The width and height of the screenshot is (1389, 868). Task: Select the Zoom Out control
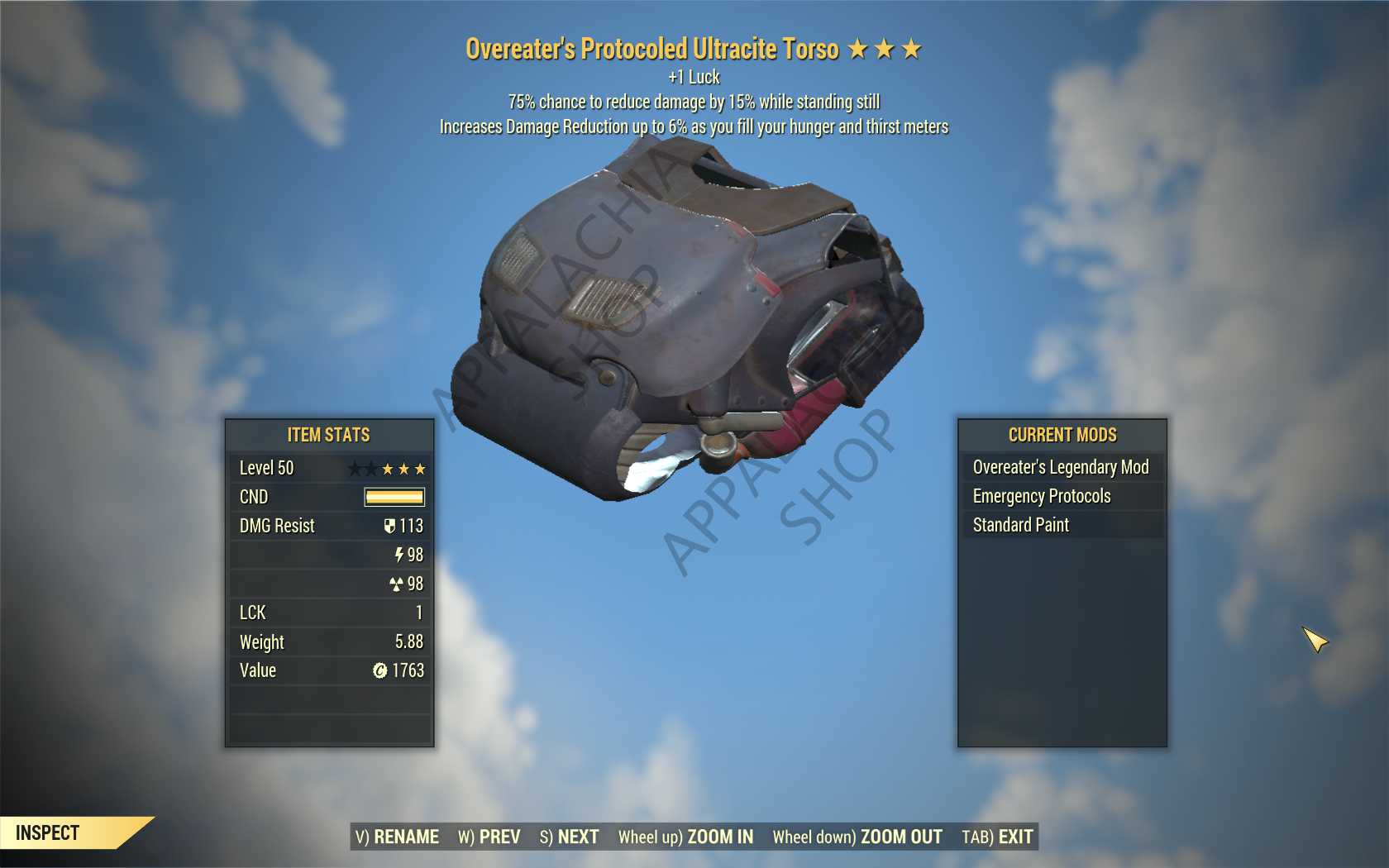pos(857,837)
